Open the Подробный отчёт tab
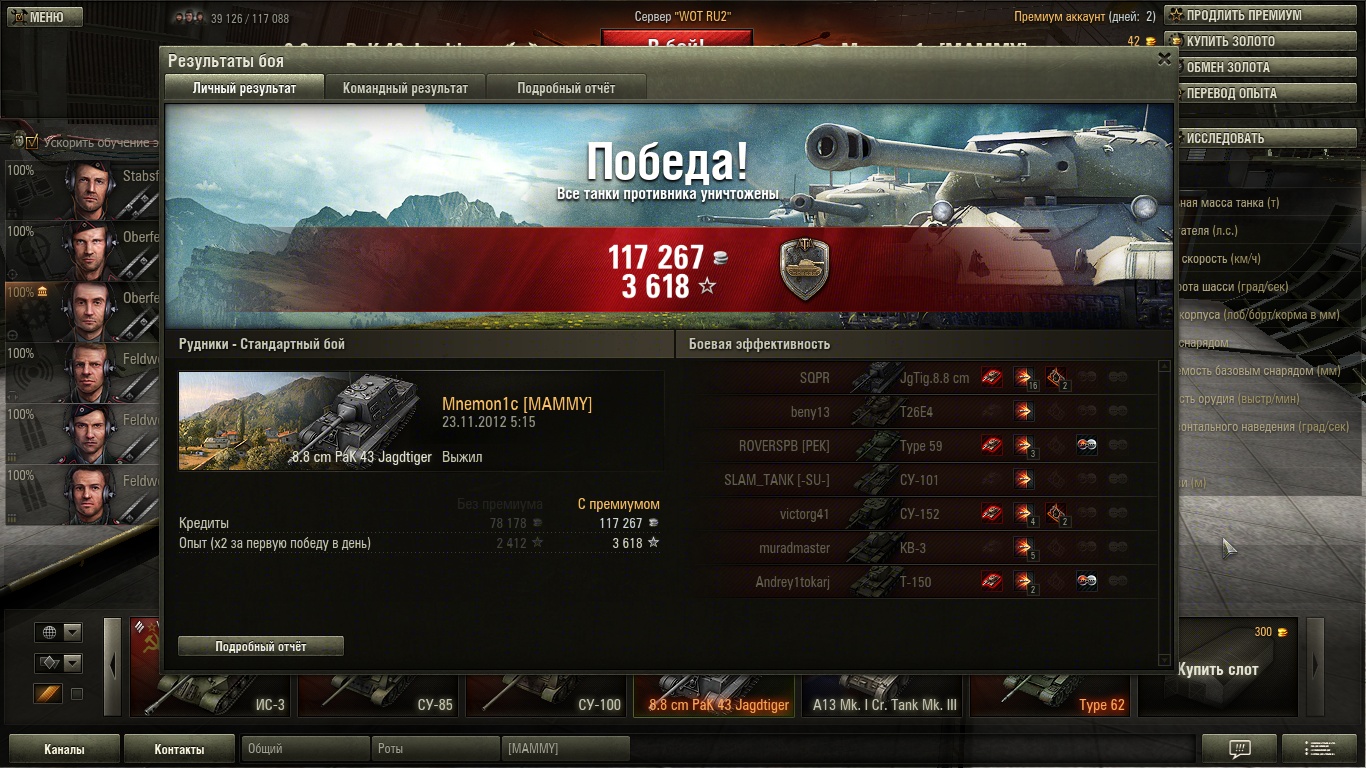 566,88
